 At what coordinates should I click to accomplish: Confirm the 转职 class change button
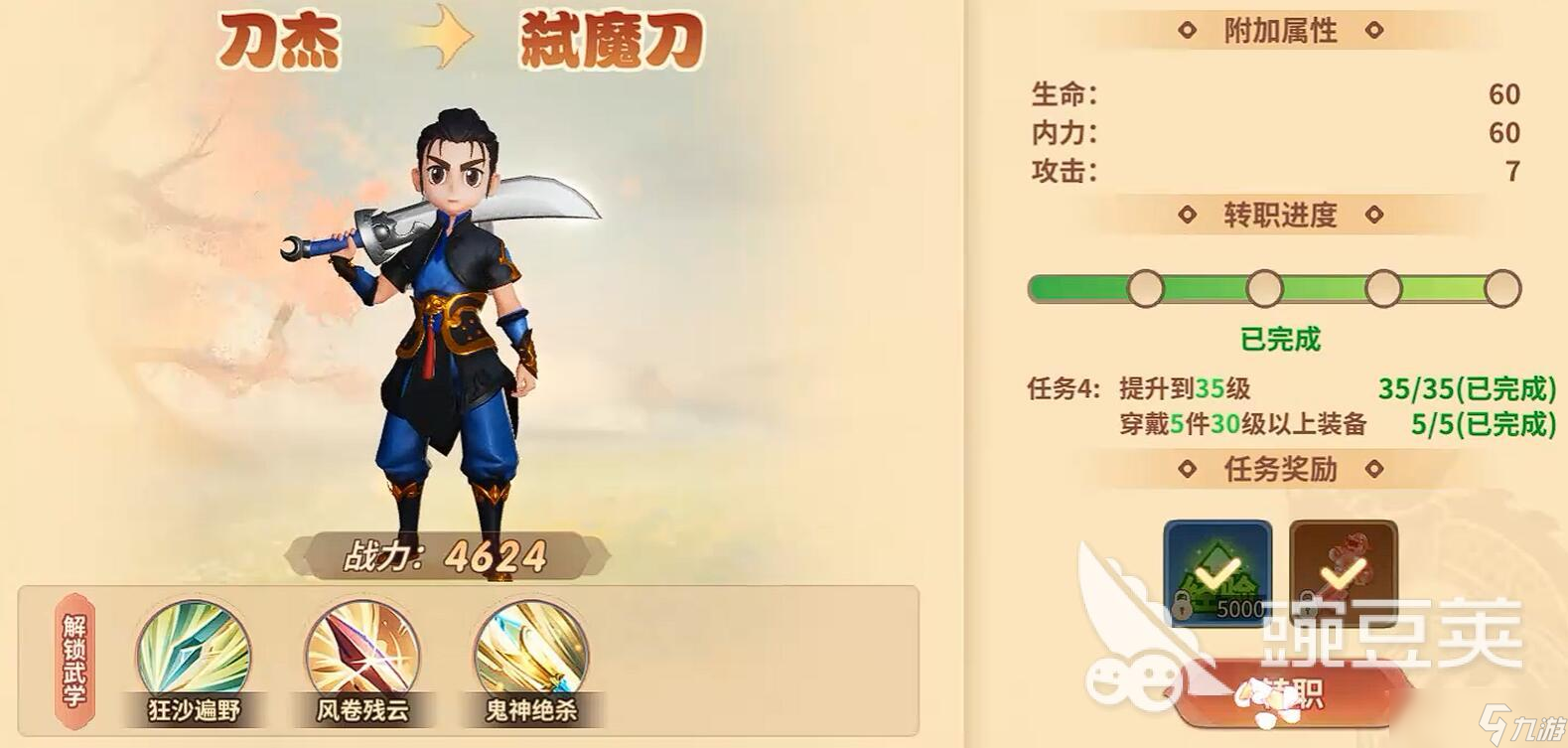(1291, 694)
